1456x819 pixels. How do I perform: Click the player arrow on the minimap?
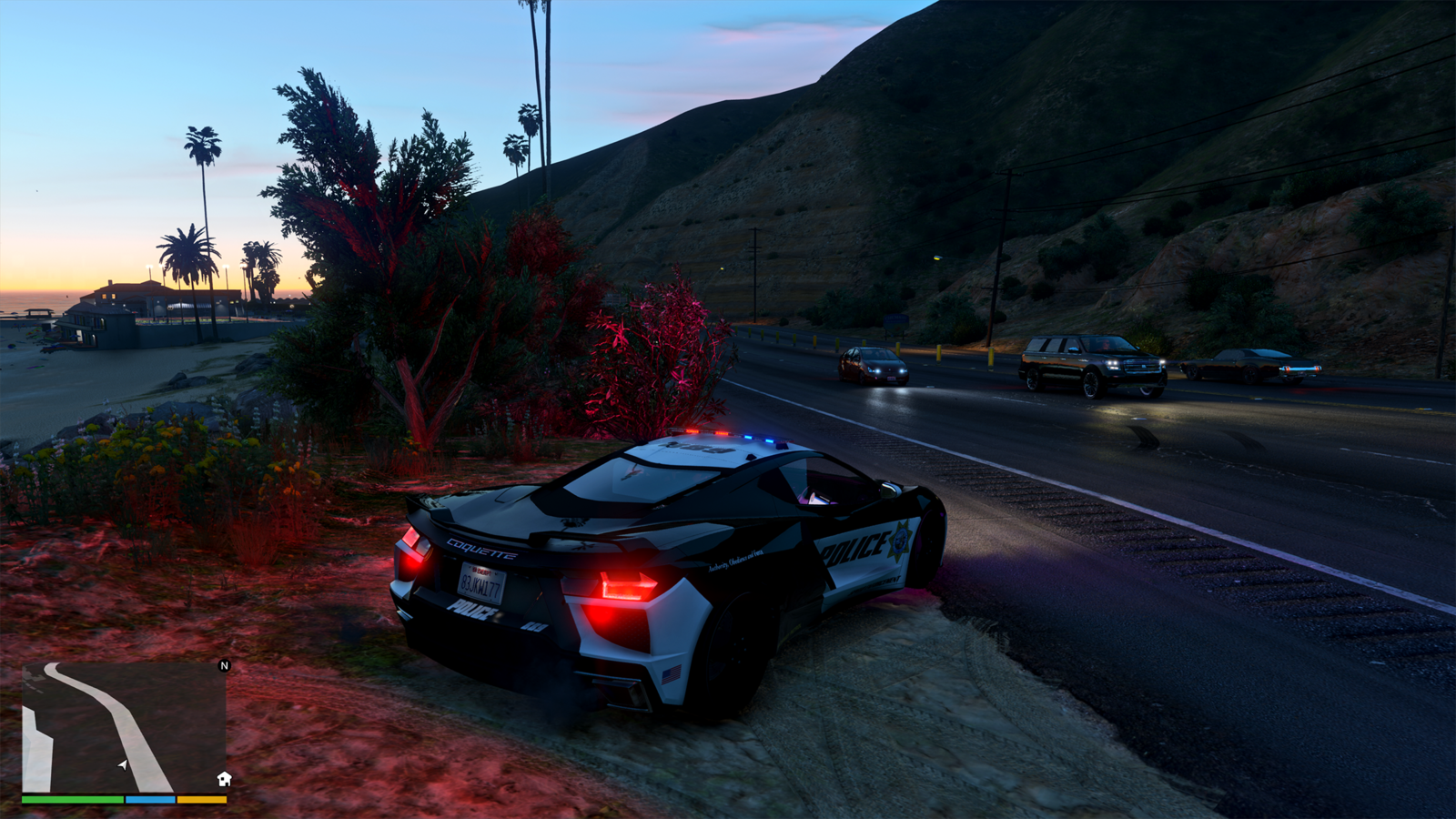click(123, 765)
